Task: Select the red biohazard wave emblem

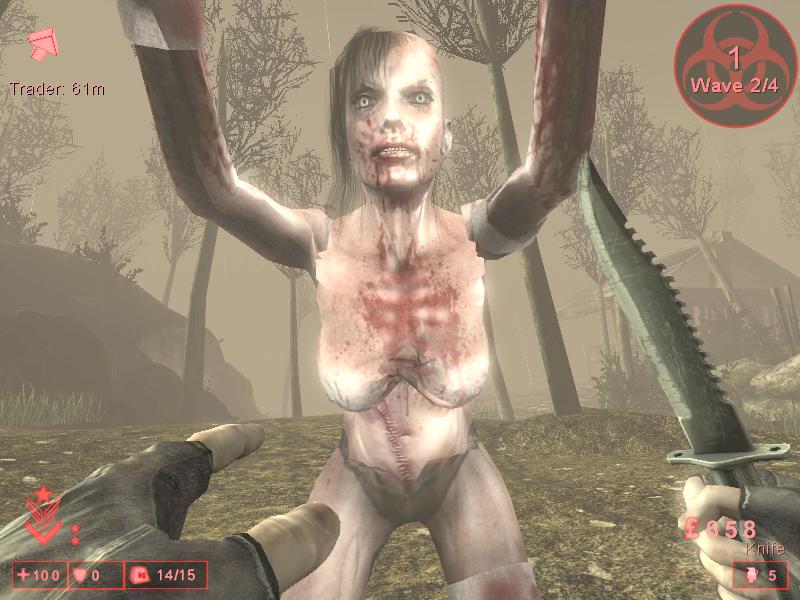Action: pyautogui.click(x=735, y=62)
